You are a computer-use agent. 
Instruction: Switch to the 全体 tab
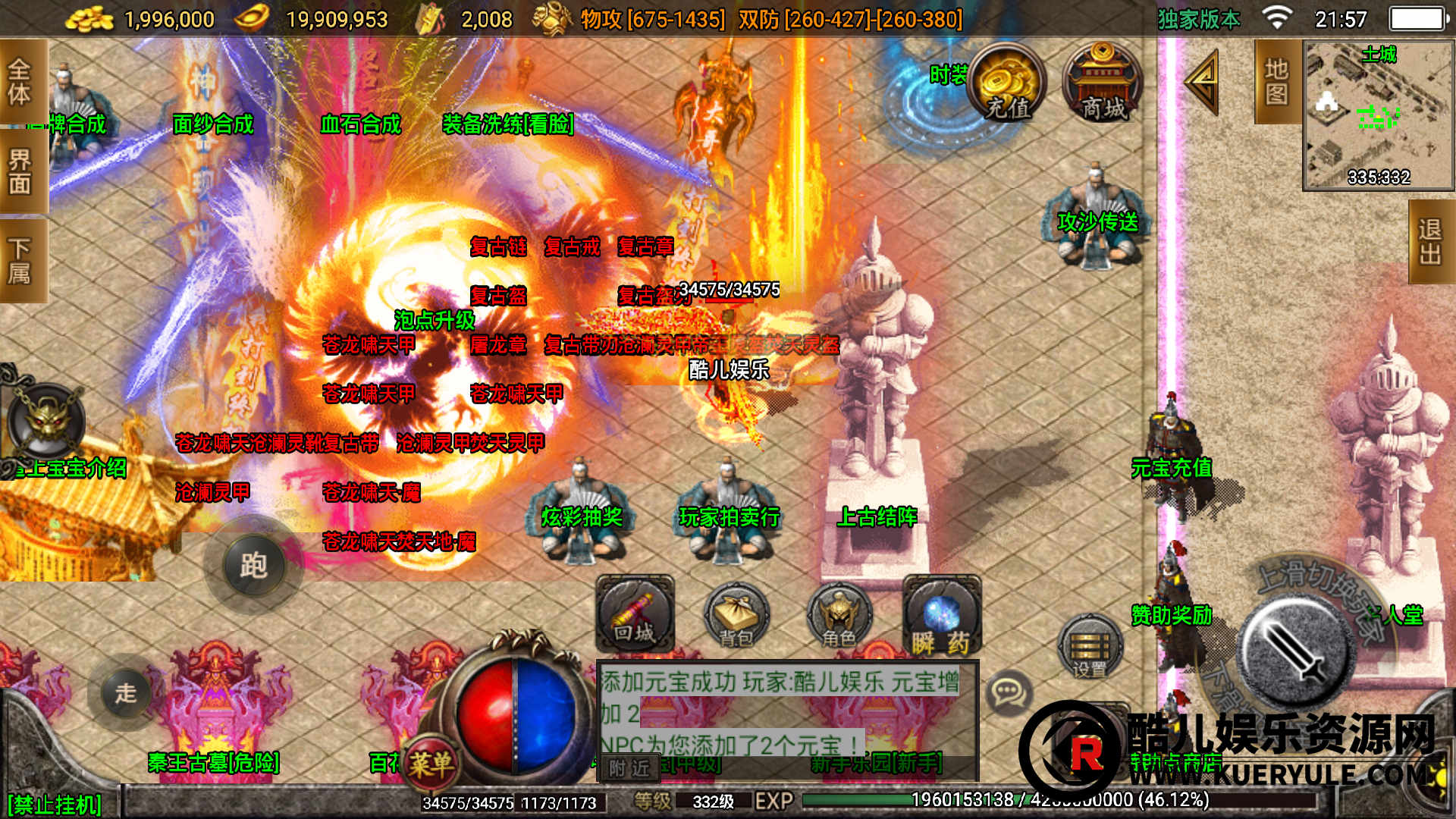tap(20, 82)
